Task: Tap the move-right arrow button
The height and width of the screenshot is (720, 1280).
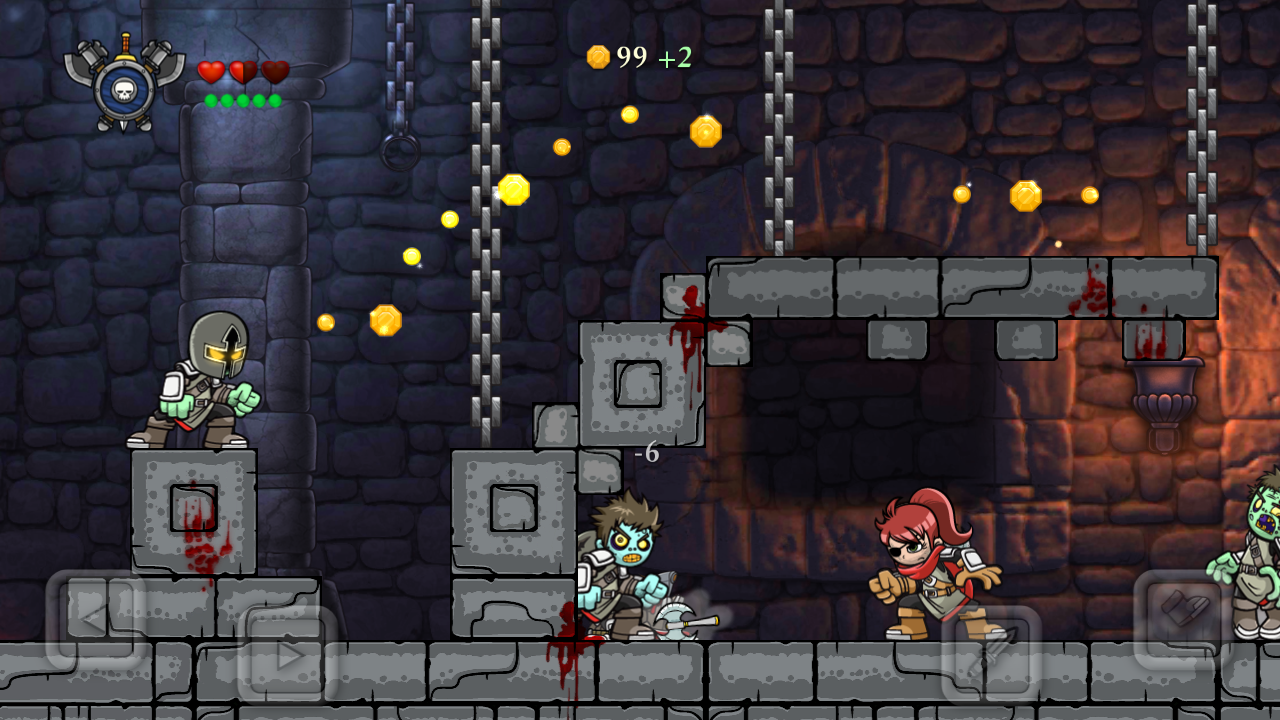Action: pos(288,655)
